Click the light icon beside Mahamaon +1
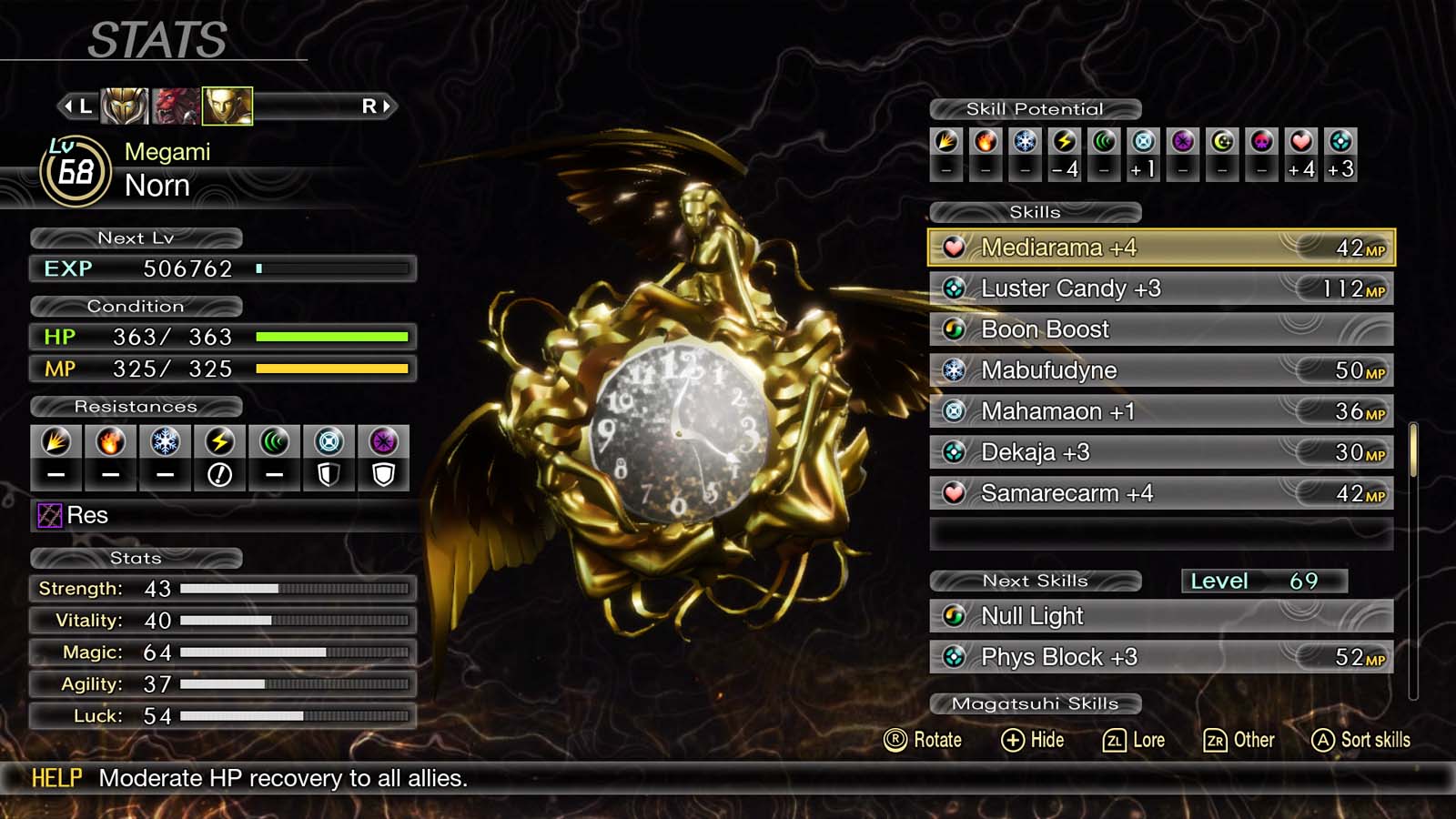 click(954, 410)
